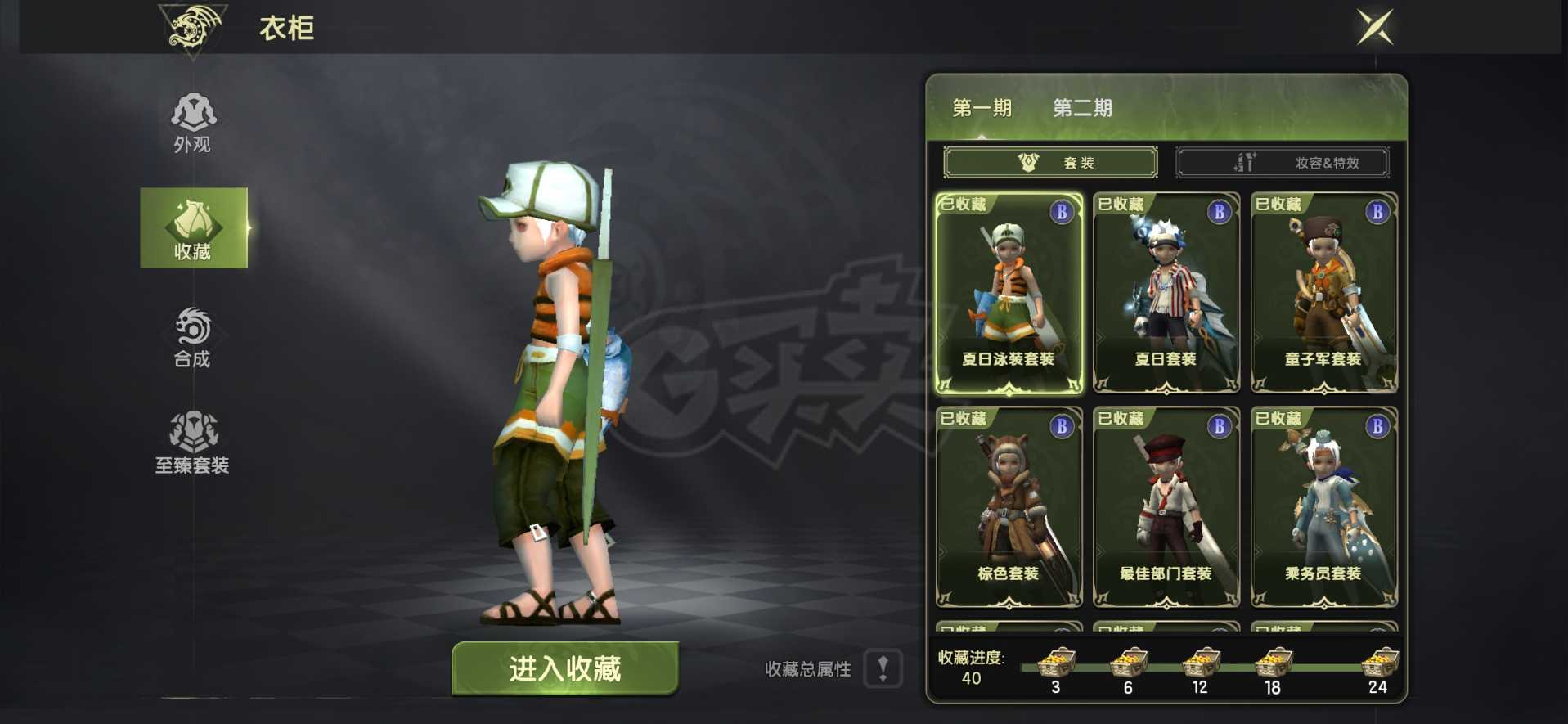Click the 收藏总属性 label
The width and height of the screenshot is (1568, 724).
point(808,669)
